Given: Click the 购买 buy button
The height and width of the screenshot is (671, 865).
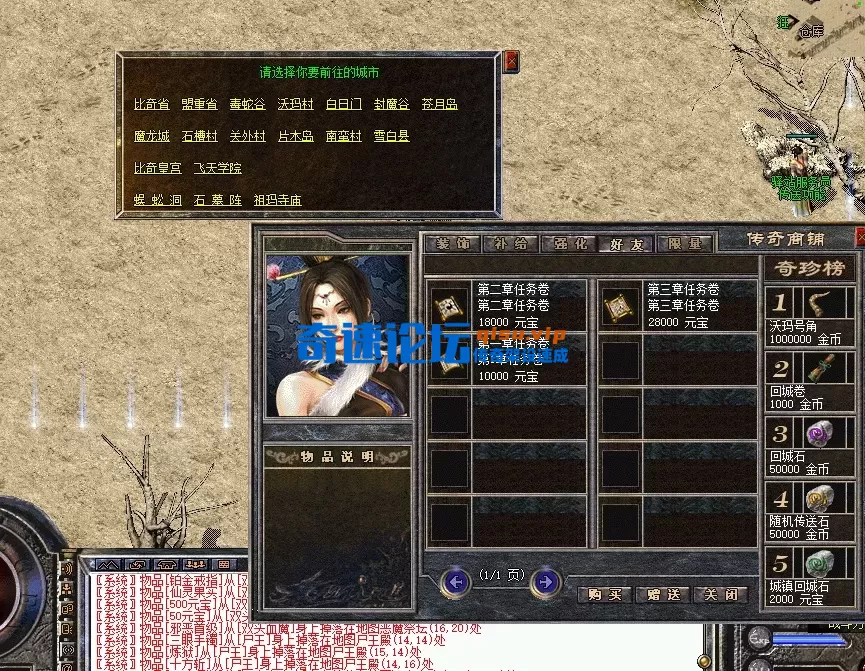Looking at the screenshot, I should pos(605,594).
